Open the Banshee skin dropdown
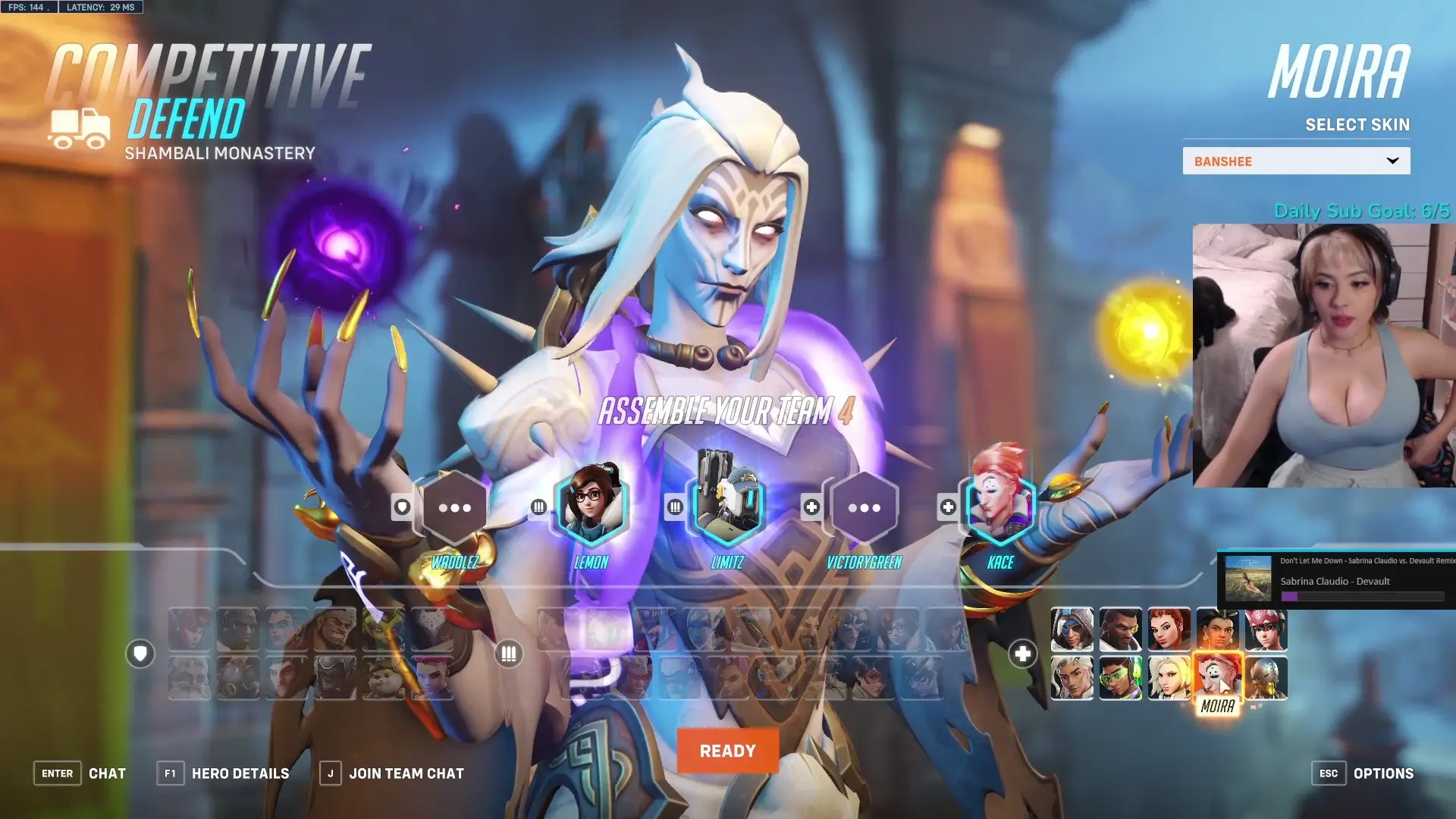Viewport: 1456px width, 819px height. (x=1296, y=161)
